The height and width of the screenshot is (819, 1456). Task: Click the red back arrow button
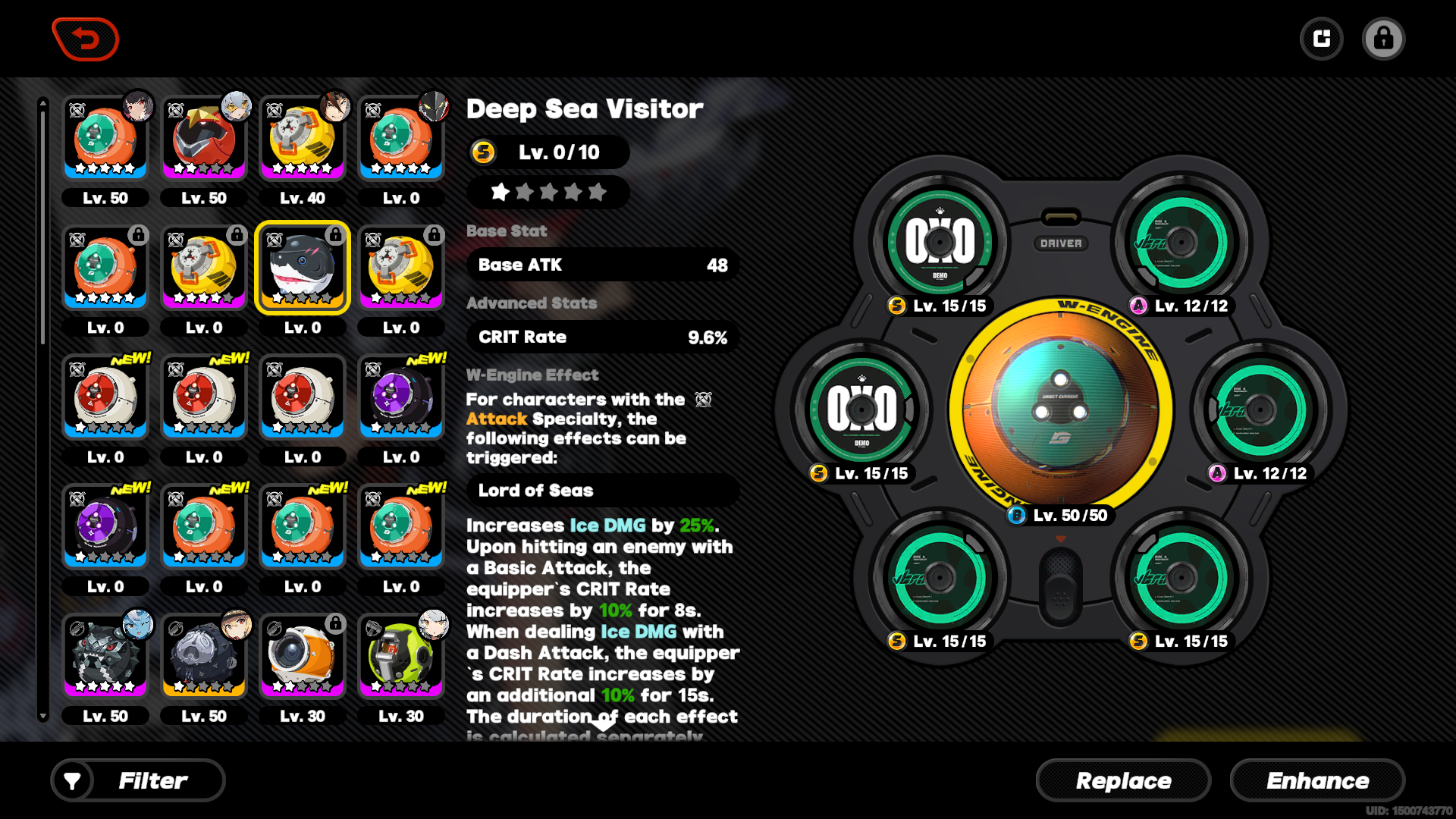click(x=85, y=39)
